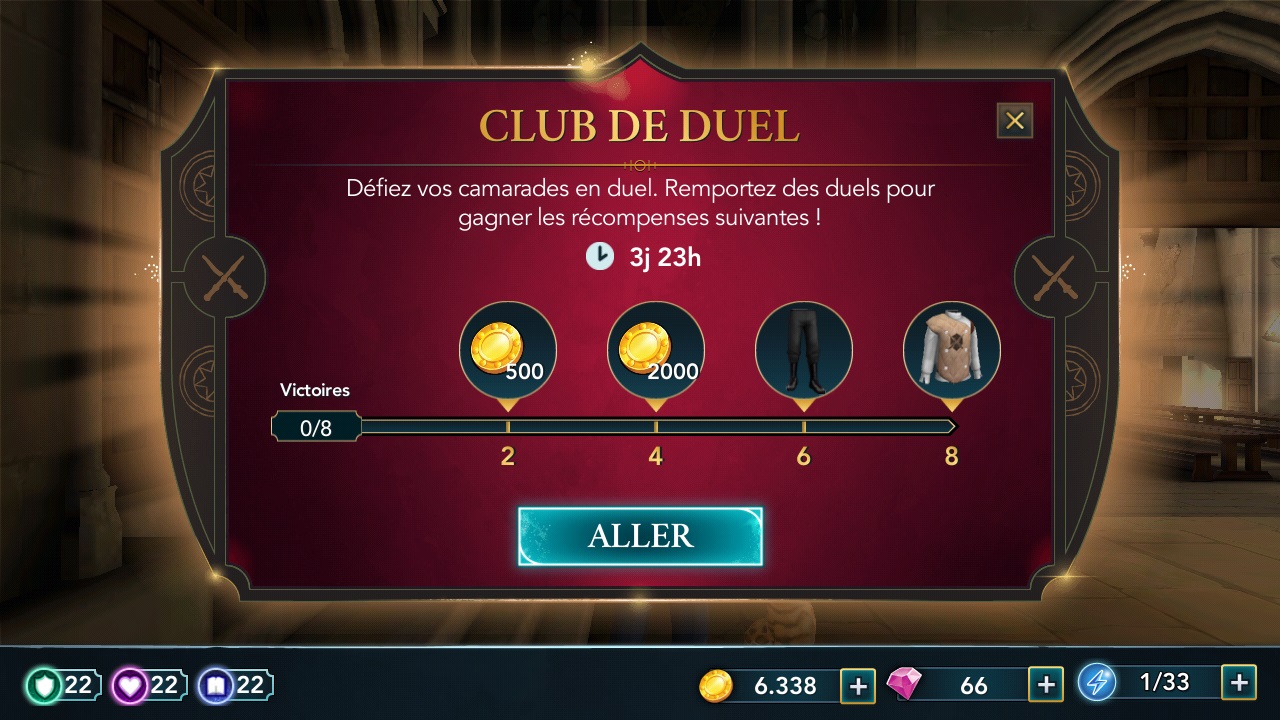1280x720 pixels.
Task: Inspect the trousers reward at 6 victories
Action: point(803,350)
